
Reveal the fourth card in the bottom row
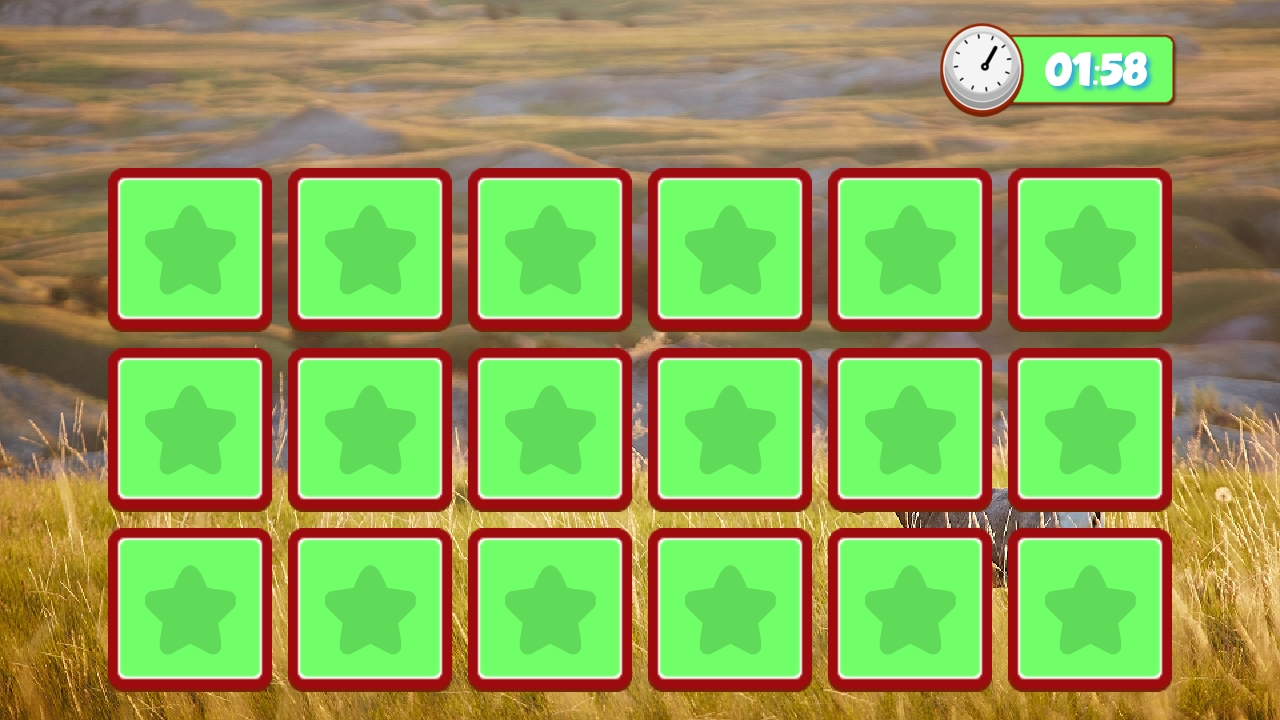pyautogui.click(x=729, y=610)
